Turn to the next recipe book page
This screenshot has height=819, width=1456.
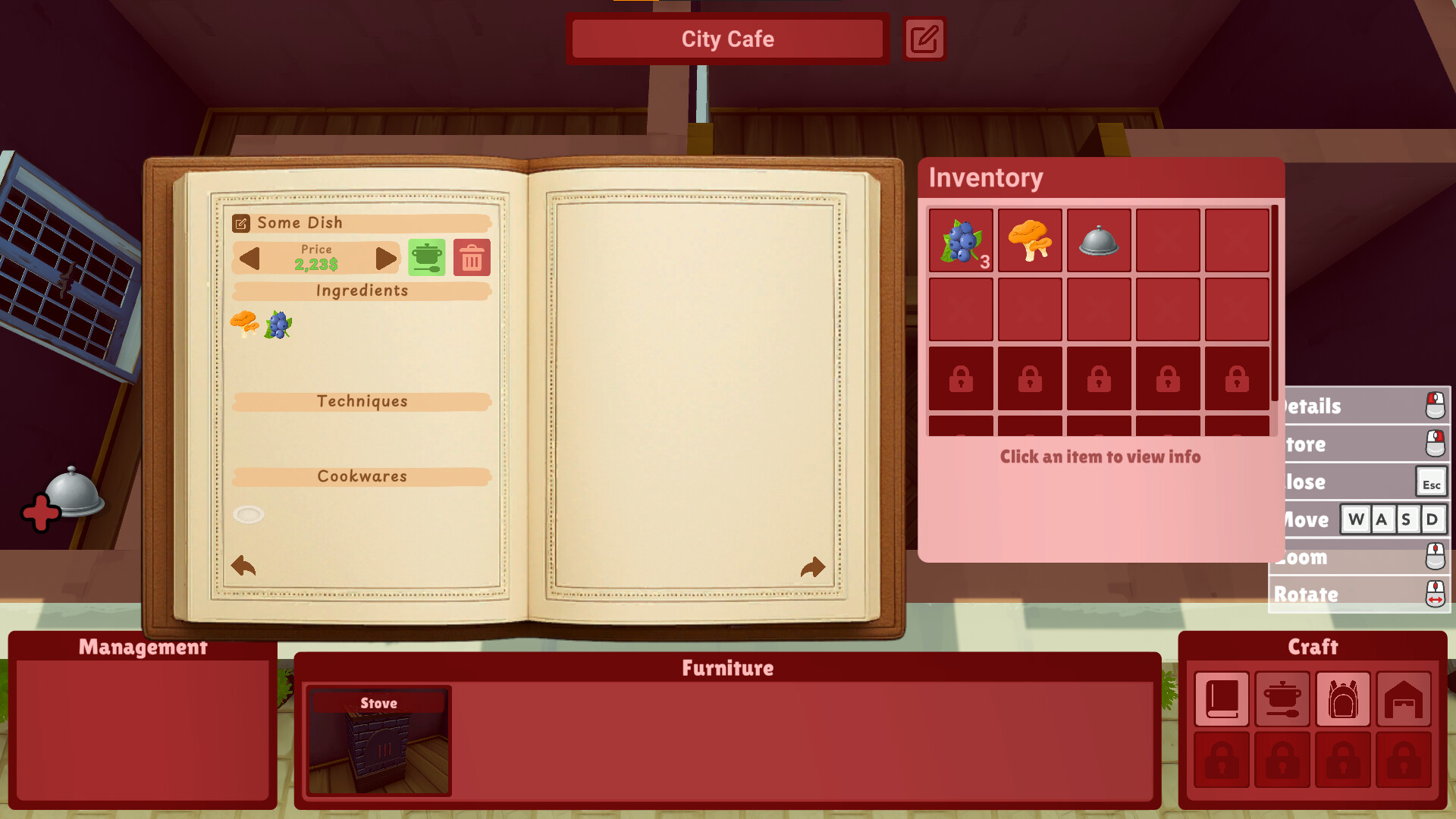[811, 565]
